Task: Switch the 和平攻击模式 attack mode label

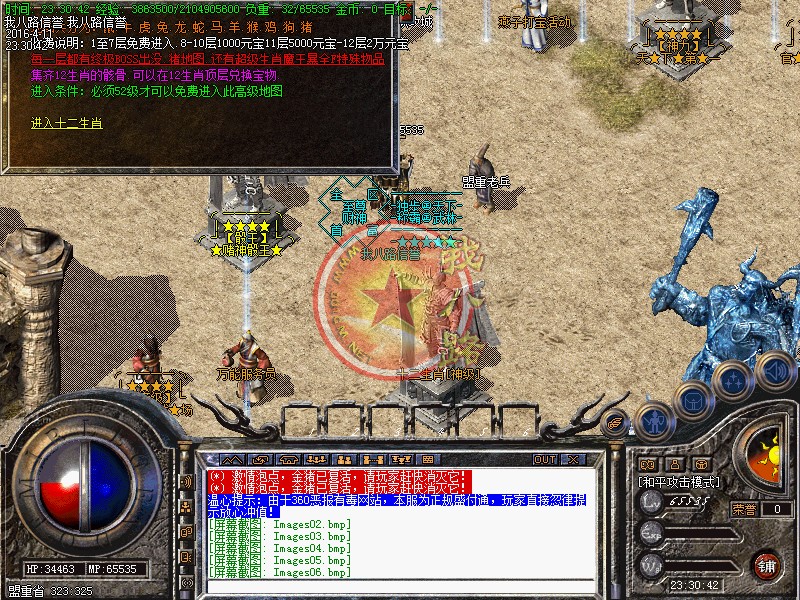Action: click(x=680, y=481)
